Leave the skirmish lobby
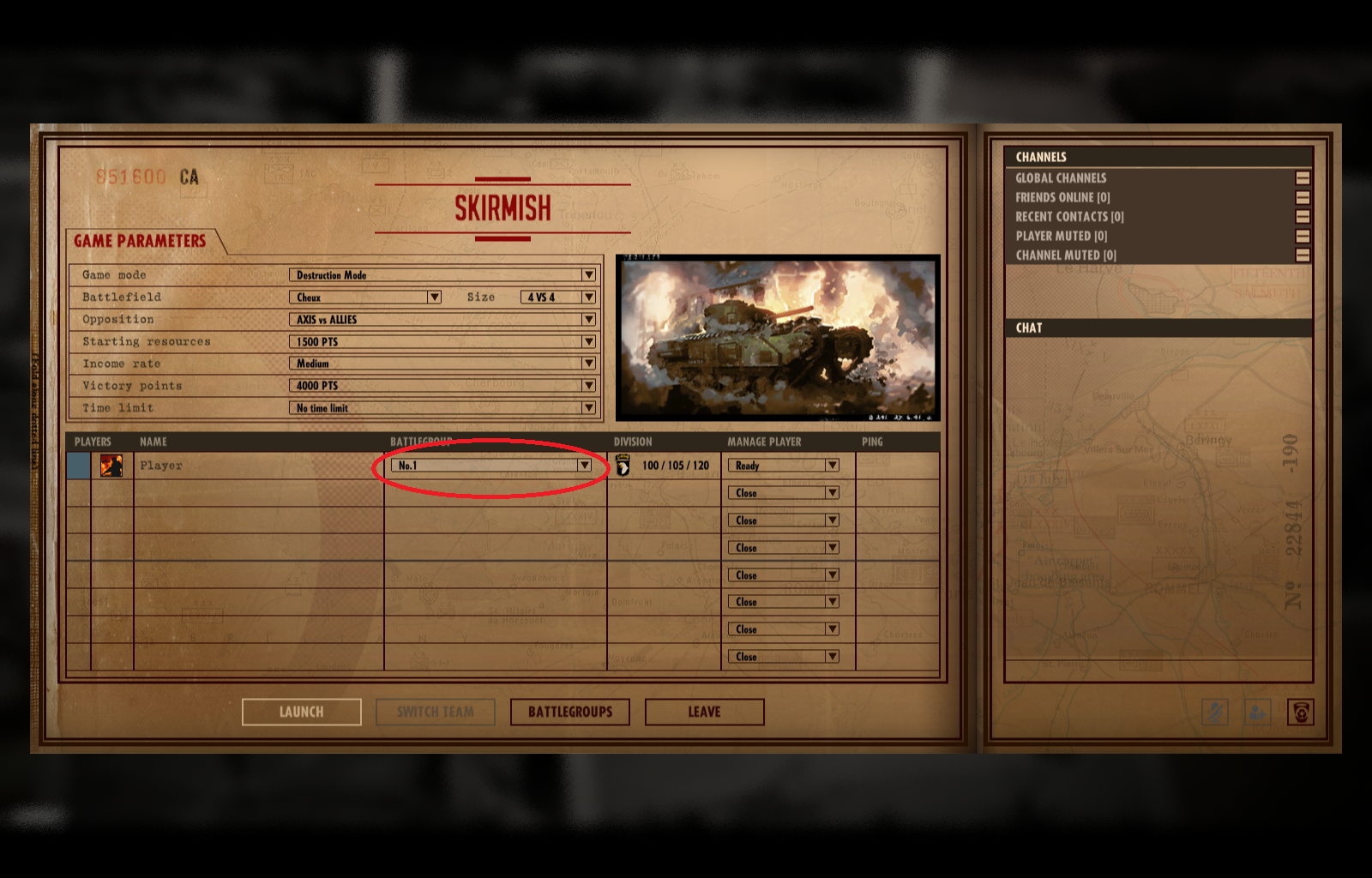Image resolution: width=1372 pixels, height=878 pixels. click(704, 712)
